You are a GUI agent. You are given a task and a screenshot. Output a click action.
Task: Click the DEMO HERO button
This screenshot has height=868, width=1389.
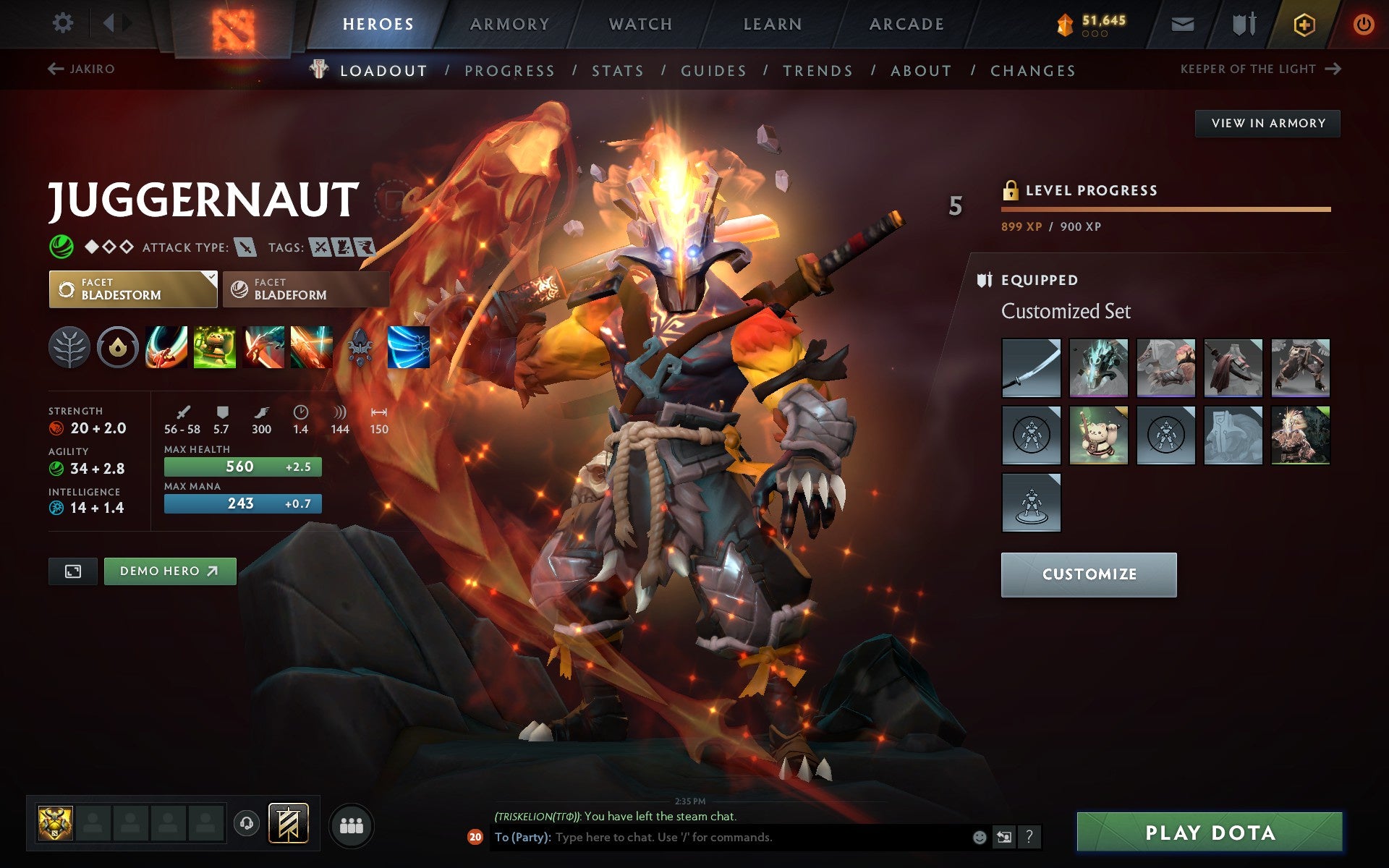[169, 571]
